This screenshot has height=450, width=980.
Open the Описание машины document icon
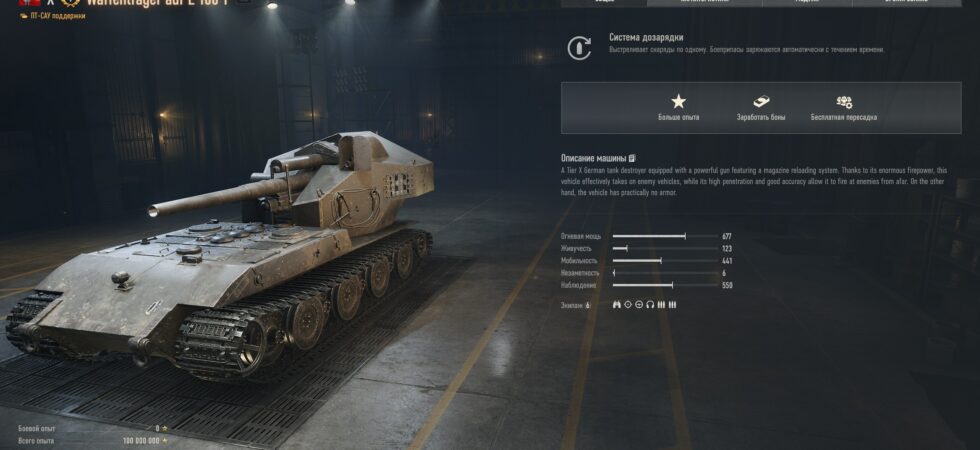click(632, 158)
